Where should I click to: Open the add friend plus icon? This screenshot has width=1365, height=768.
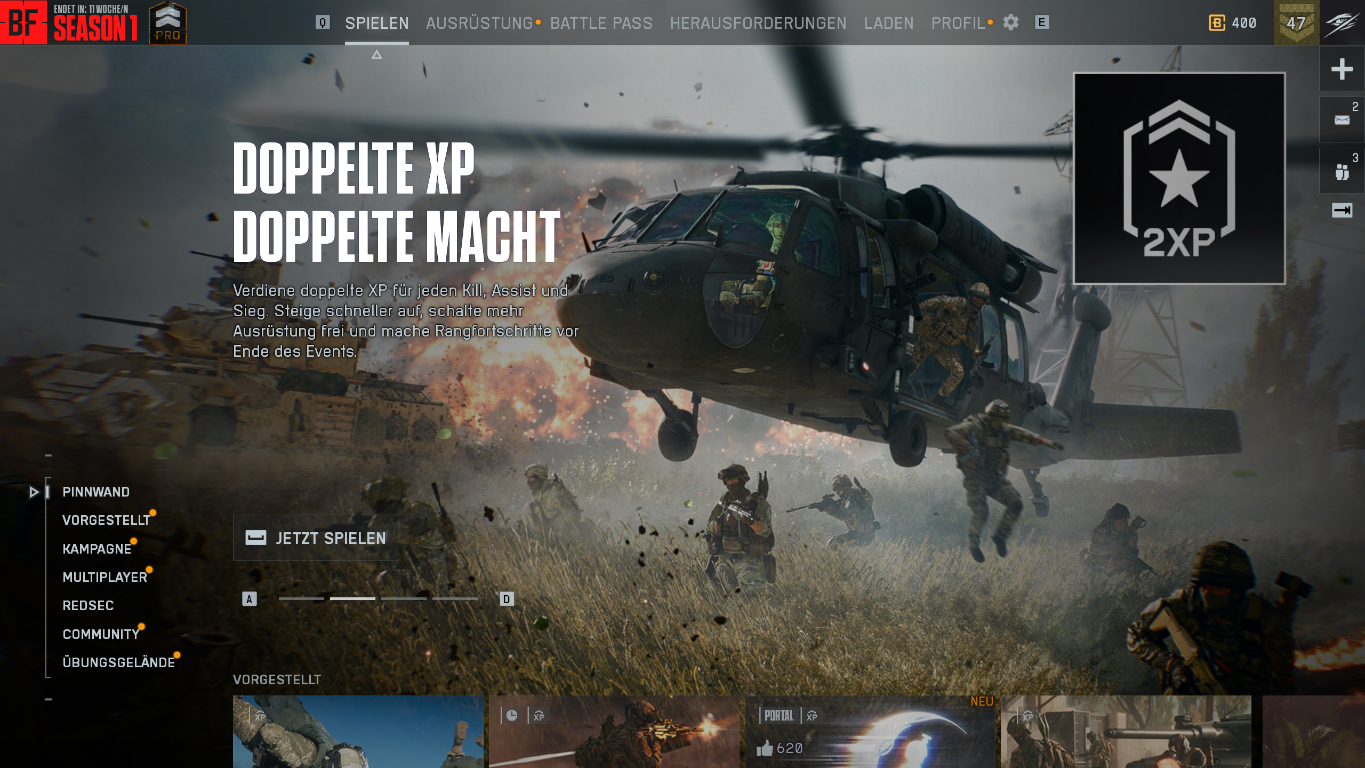(1341, 68)
